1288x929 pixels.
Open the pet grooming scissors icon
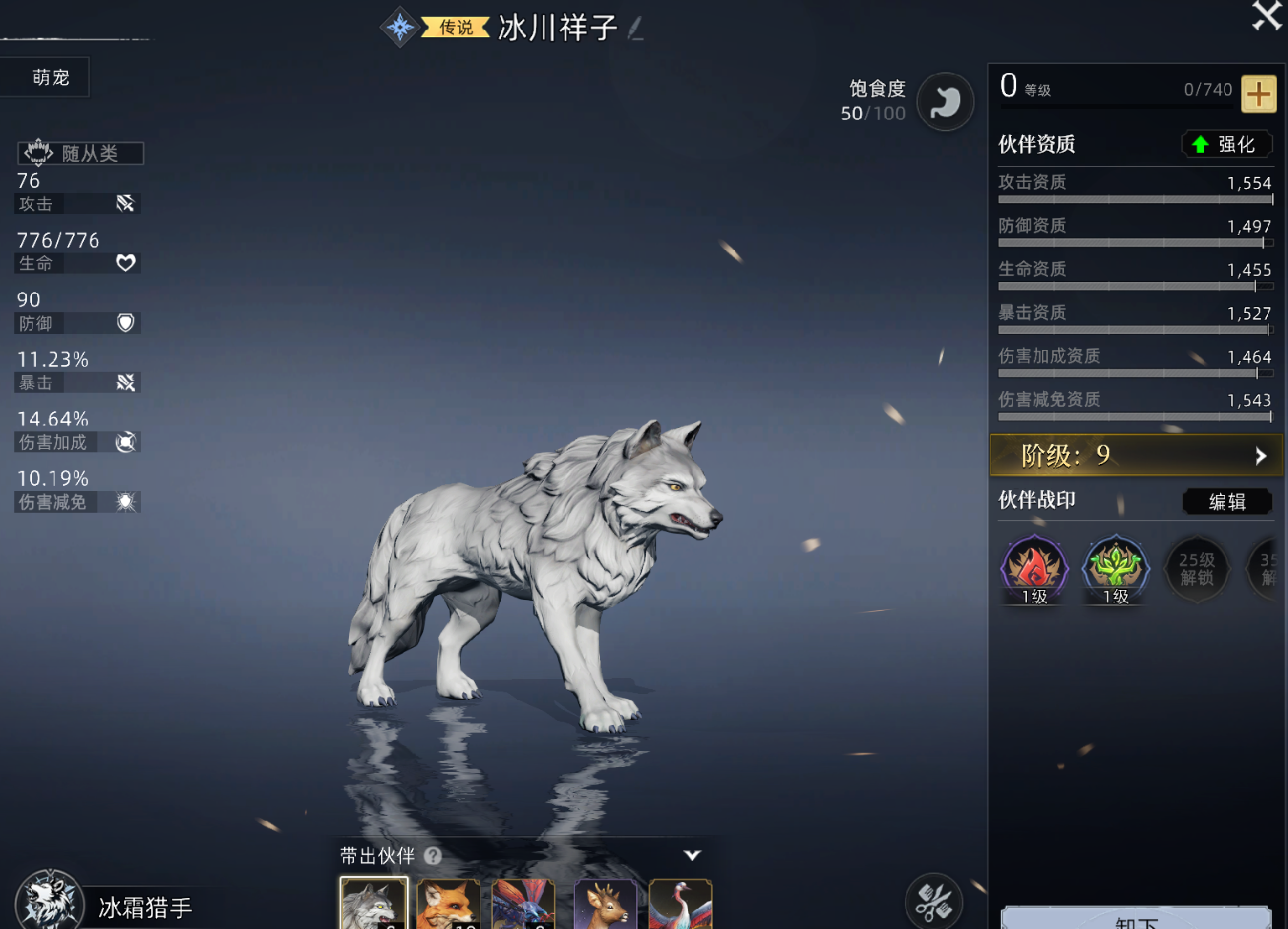coord(934,900)
